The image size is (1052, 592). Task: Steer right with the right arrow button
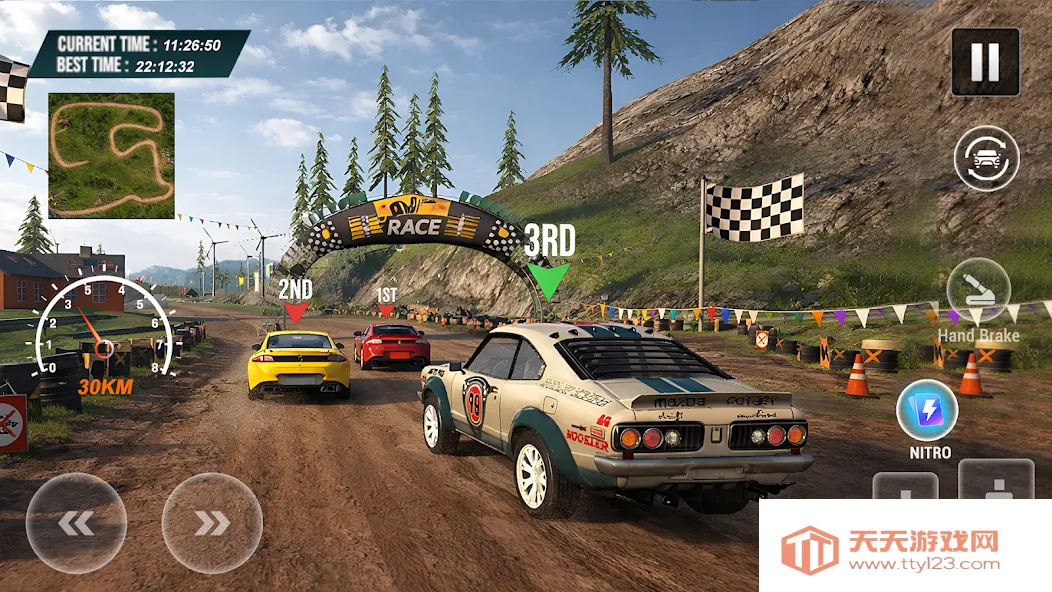coord(212,523)
